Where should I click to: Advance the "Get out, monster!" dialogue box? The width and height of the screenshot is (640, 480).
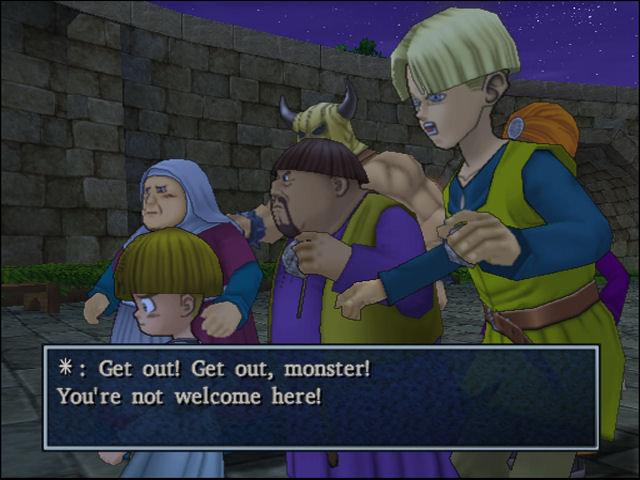[320, 396]
